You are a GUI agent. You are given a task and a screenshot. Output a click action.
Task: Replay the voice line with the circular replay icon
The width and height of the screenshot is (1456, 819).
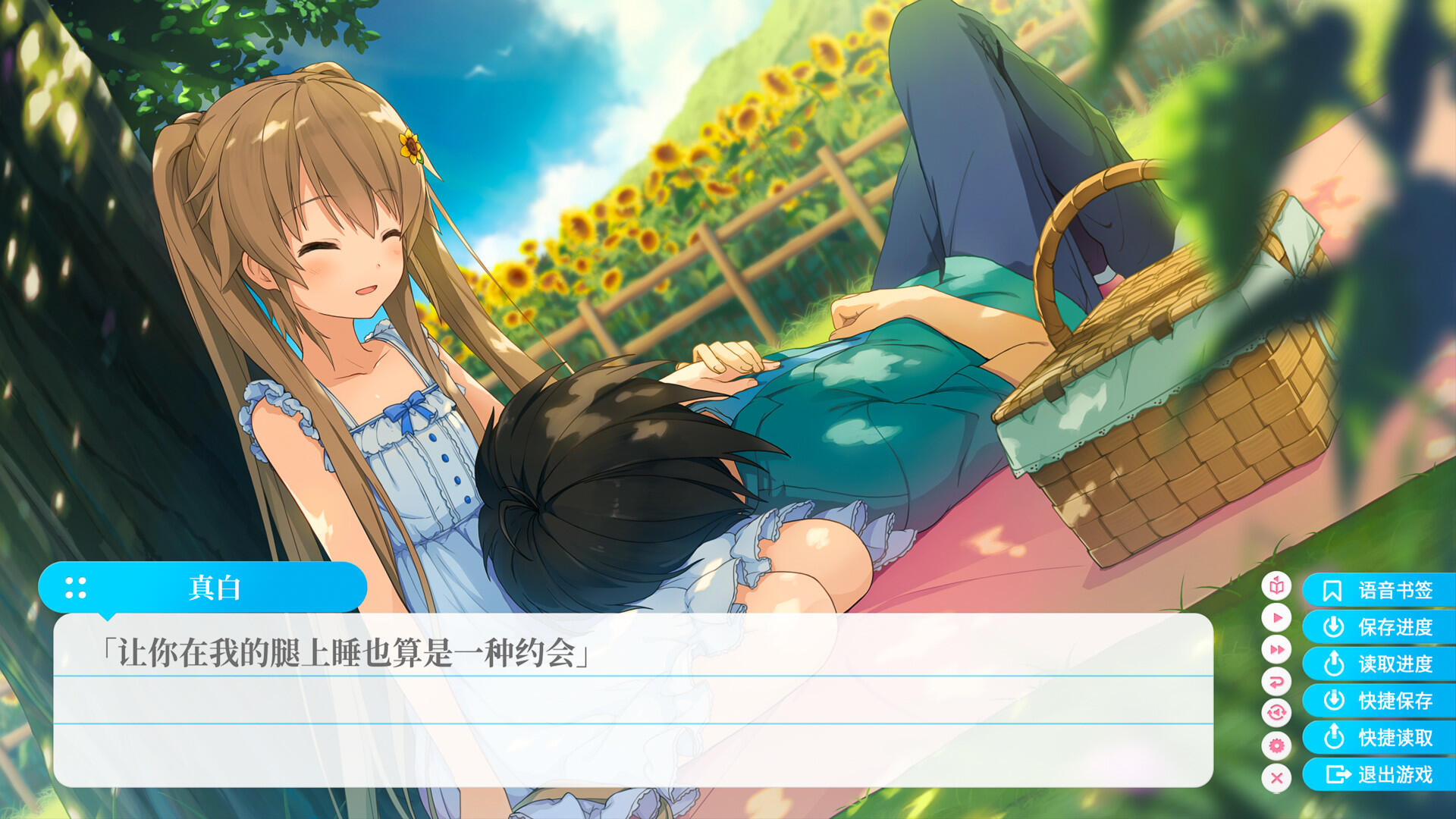point(1277,711)
